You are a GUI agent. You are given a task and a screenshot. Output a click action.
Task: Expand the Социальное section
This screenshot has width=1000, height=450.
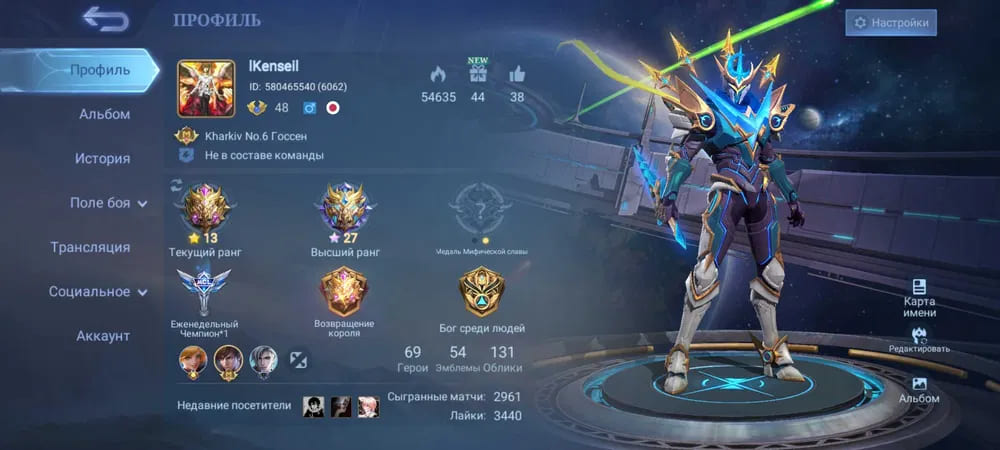coord(98,292)
